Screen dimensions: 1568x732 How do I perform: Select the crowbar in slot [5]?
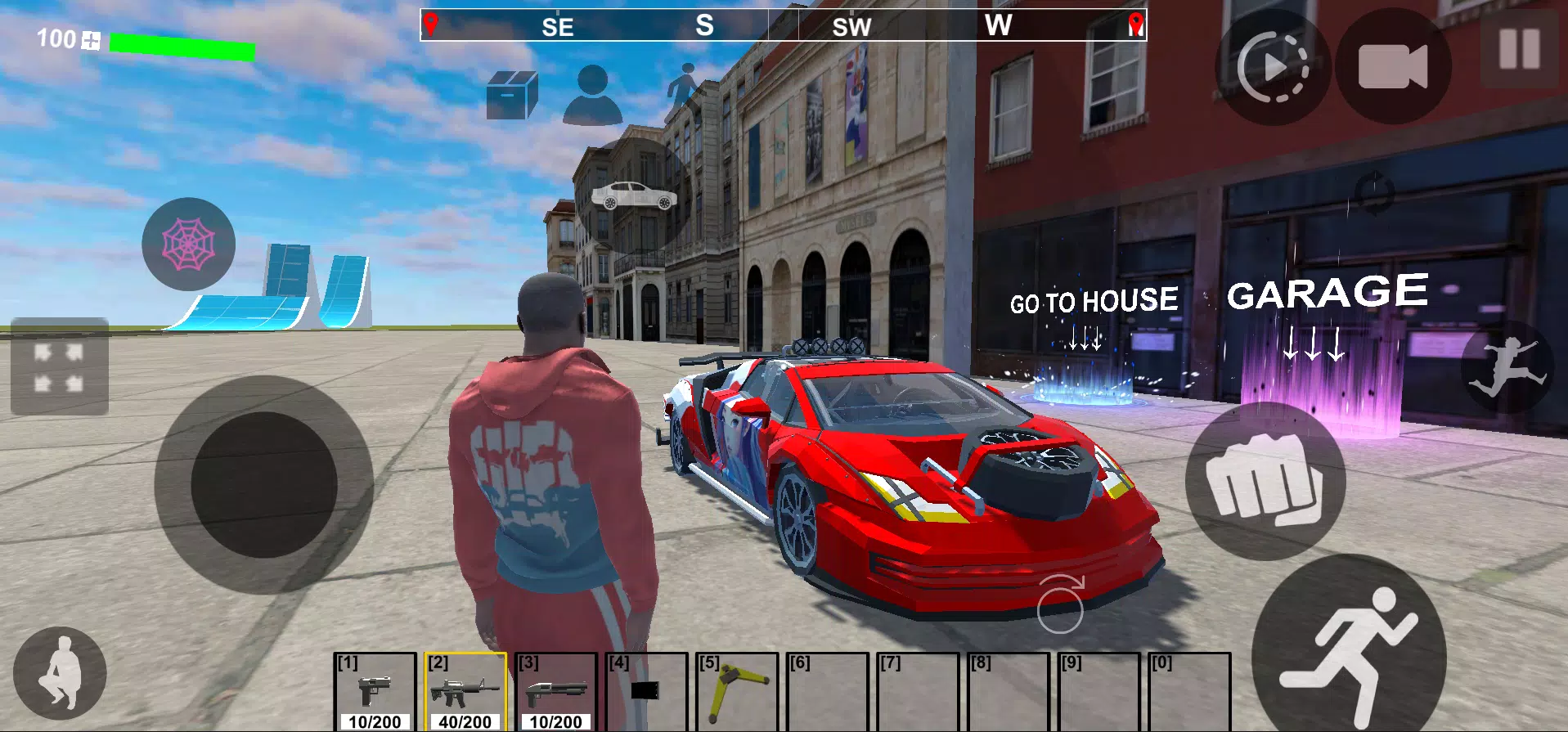coord(737,691)
